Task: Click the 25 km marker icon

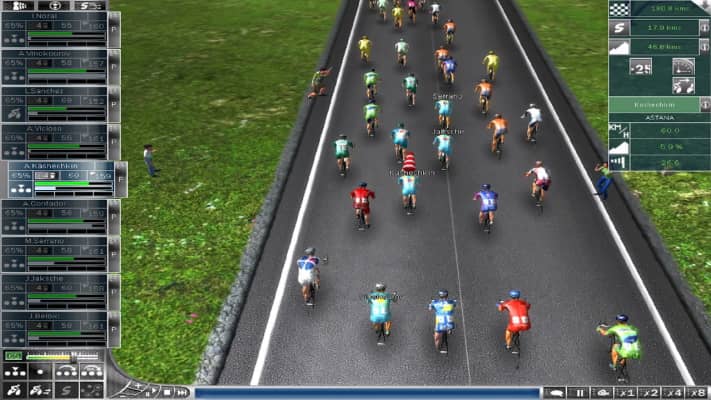Action: point(640,67)
